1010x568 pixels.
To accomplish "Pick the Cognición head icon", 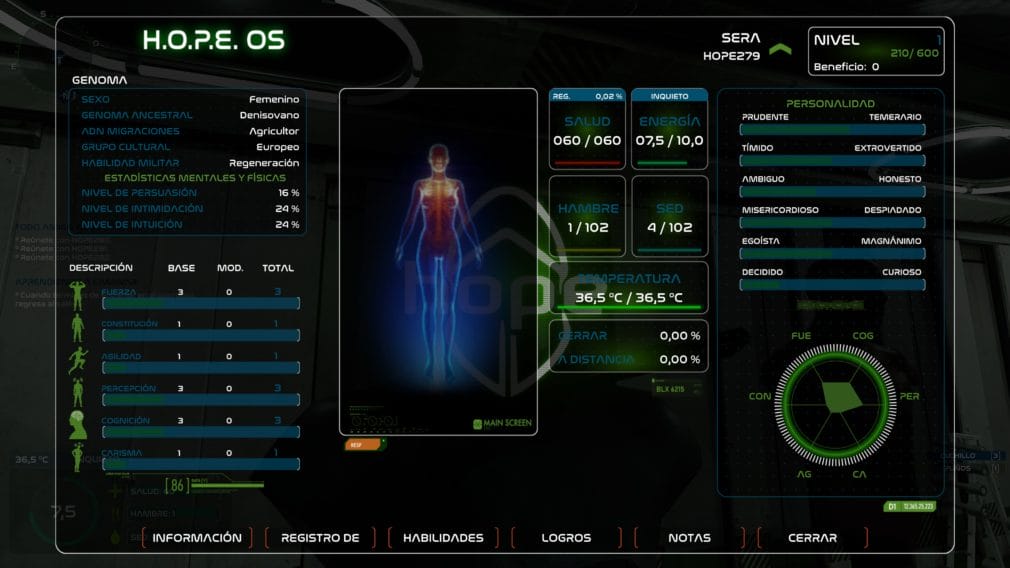I will [78, 425].
